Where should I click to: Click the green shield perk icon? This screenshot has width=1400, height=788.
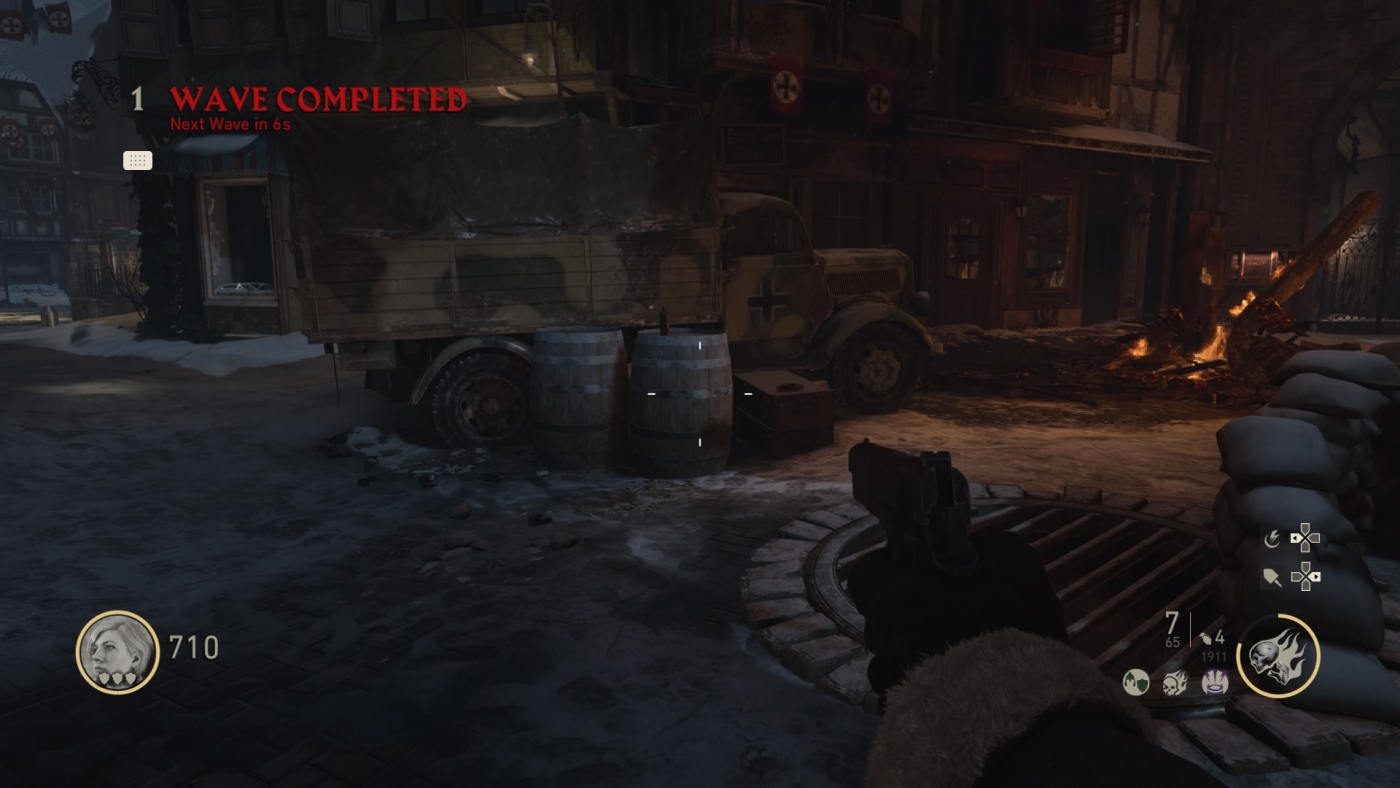coord(1135,682)
